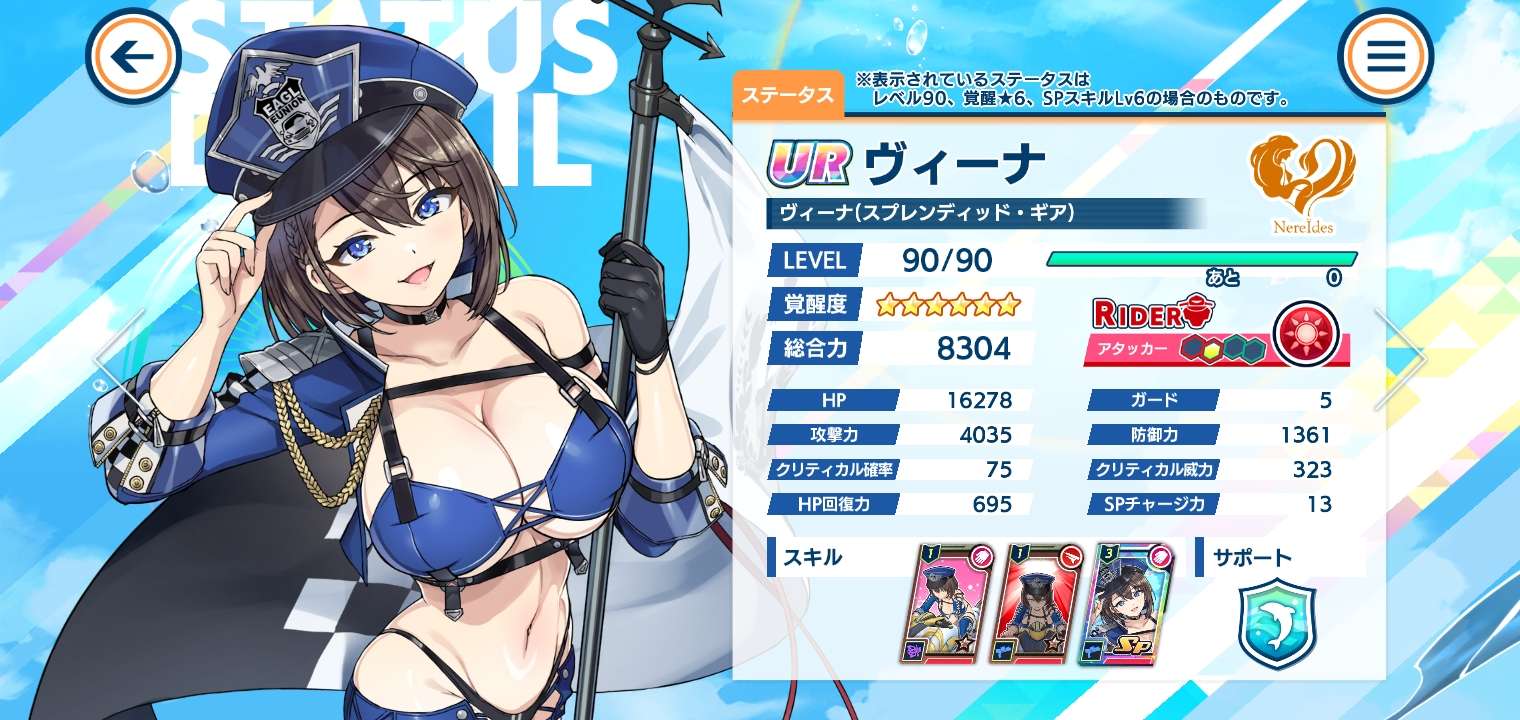Screen dimensions: 1520x720
Task: Switch to the ステータス tab
Action: pos(788,95)
